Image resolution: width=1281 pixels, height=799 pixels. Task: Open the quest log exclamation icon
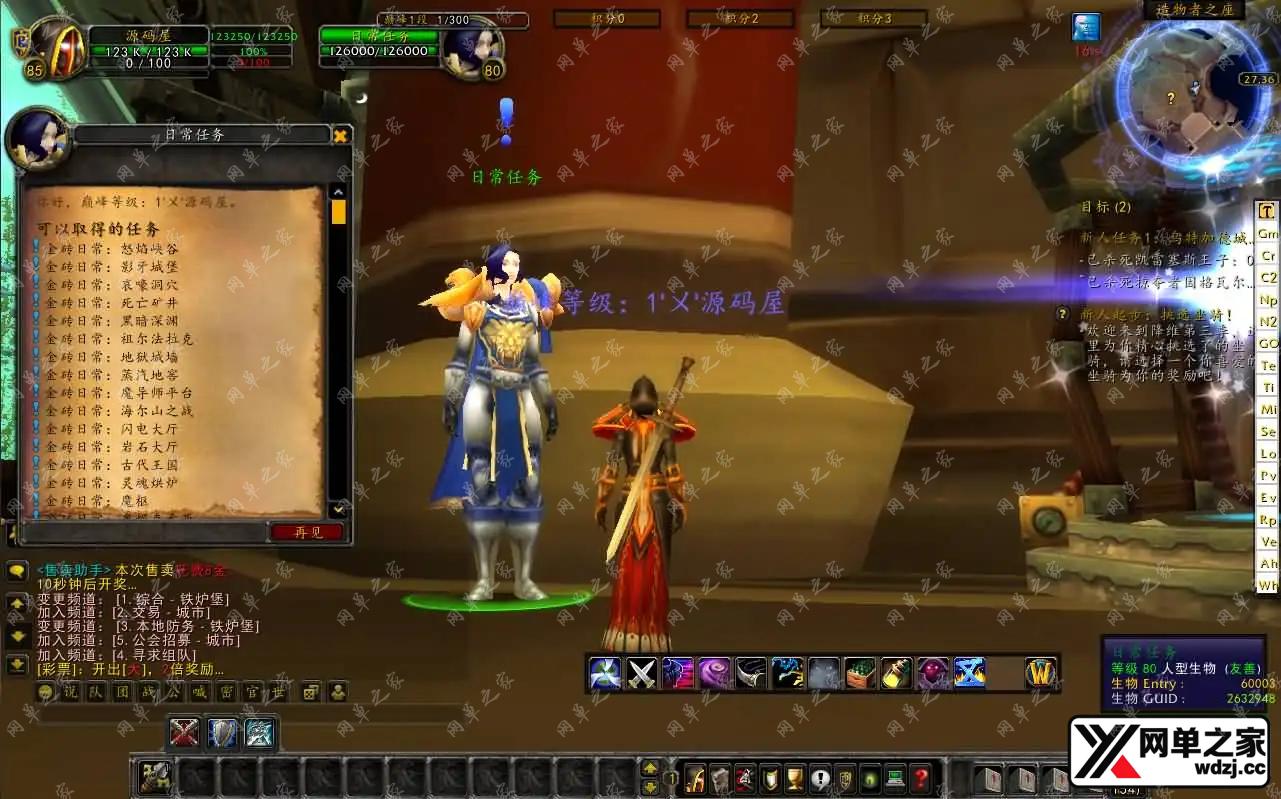[820, 778]
